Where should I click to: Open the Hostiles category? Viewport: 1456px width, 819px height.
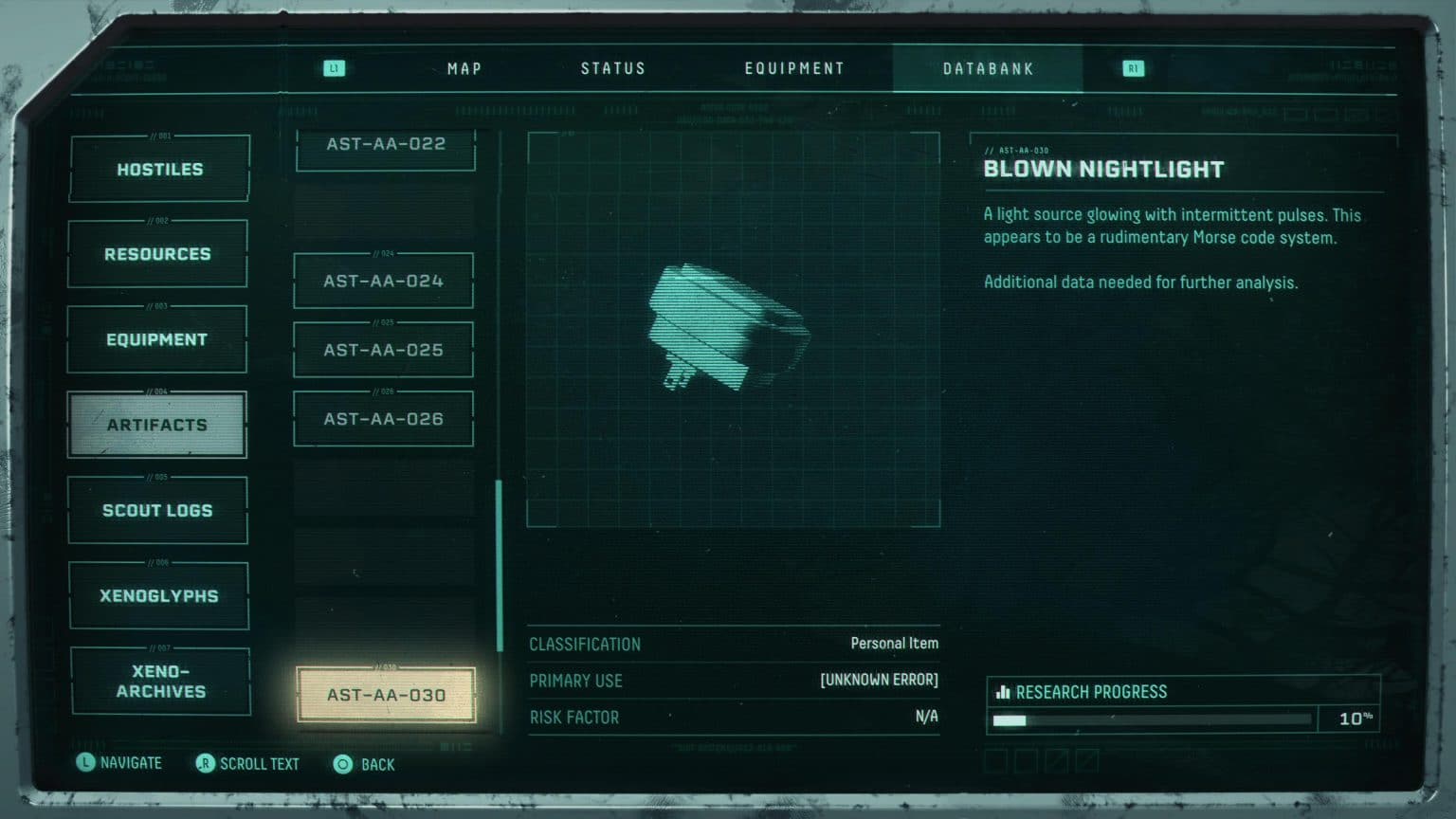(x=159, y=170)
